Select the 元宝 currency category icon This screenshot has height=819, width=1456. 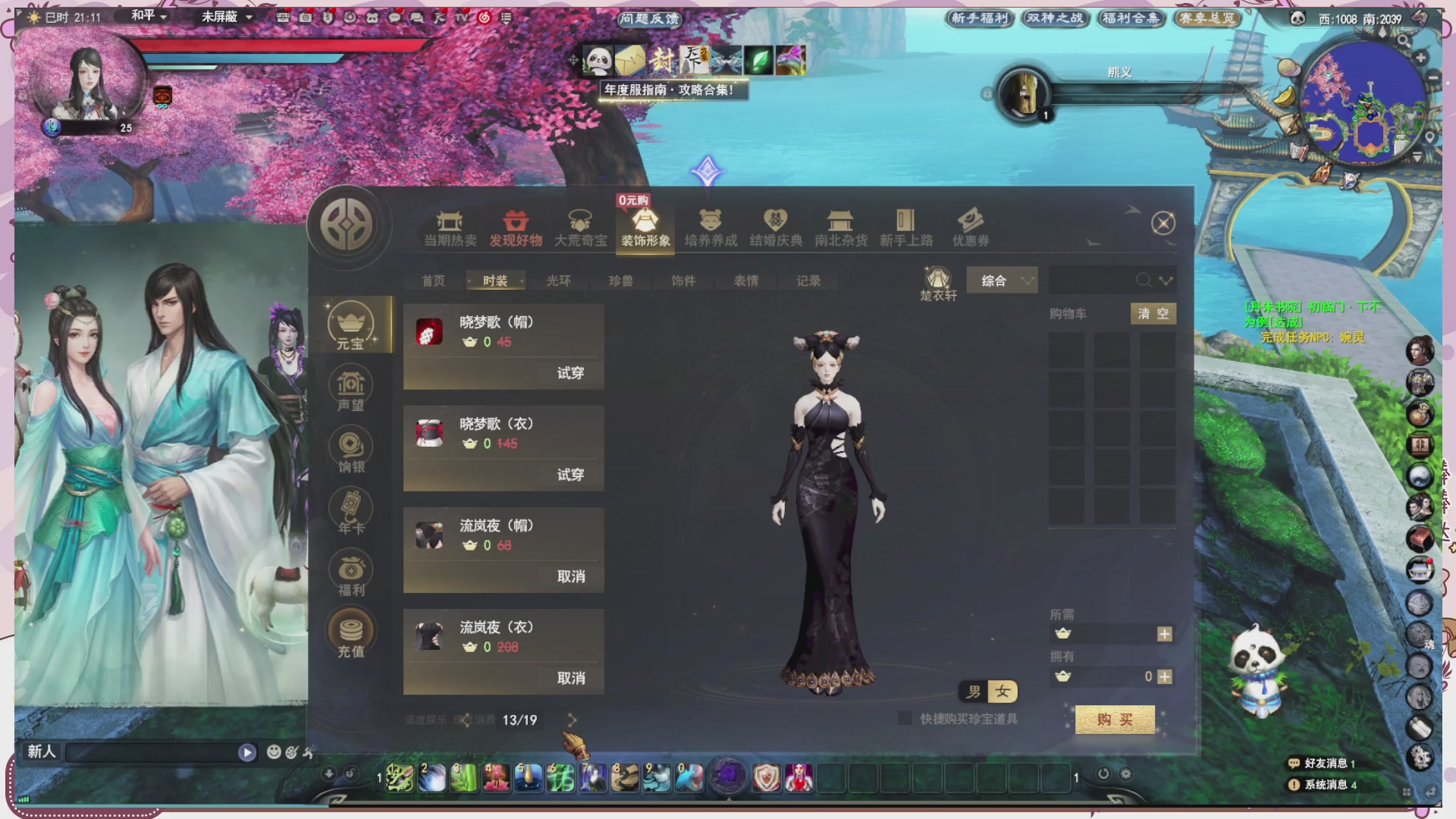(x=350, y=325)
